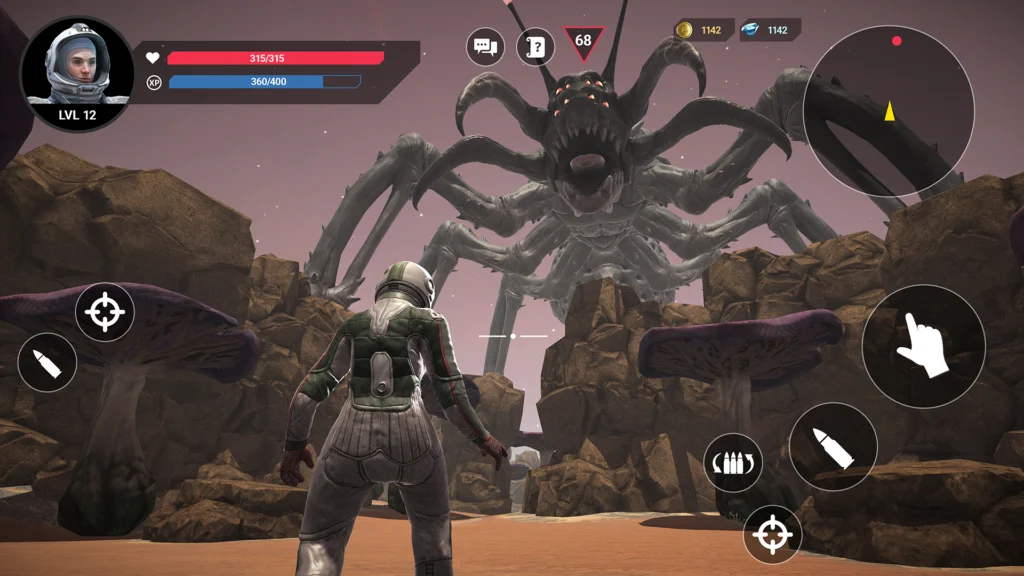
Task: Tap the crosshair button over the purple mushroom
Action: tap(105, 312)
